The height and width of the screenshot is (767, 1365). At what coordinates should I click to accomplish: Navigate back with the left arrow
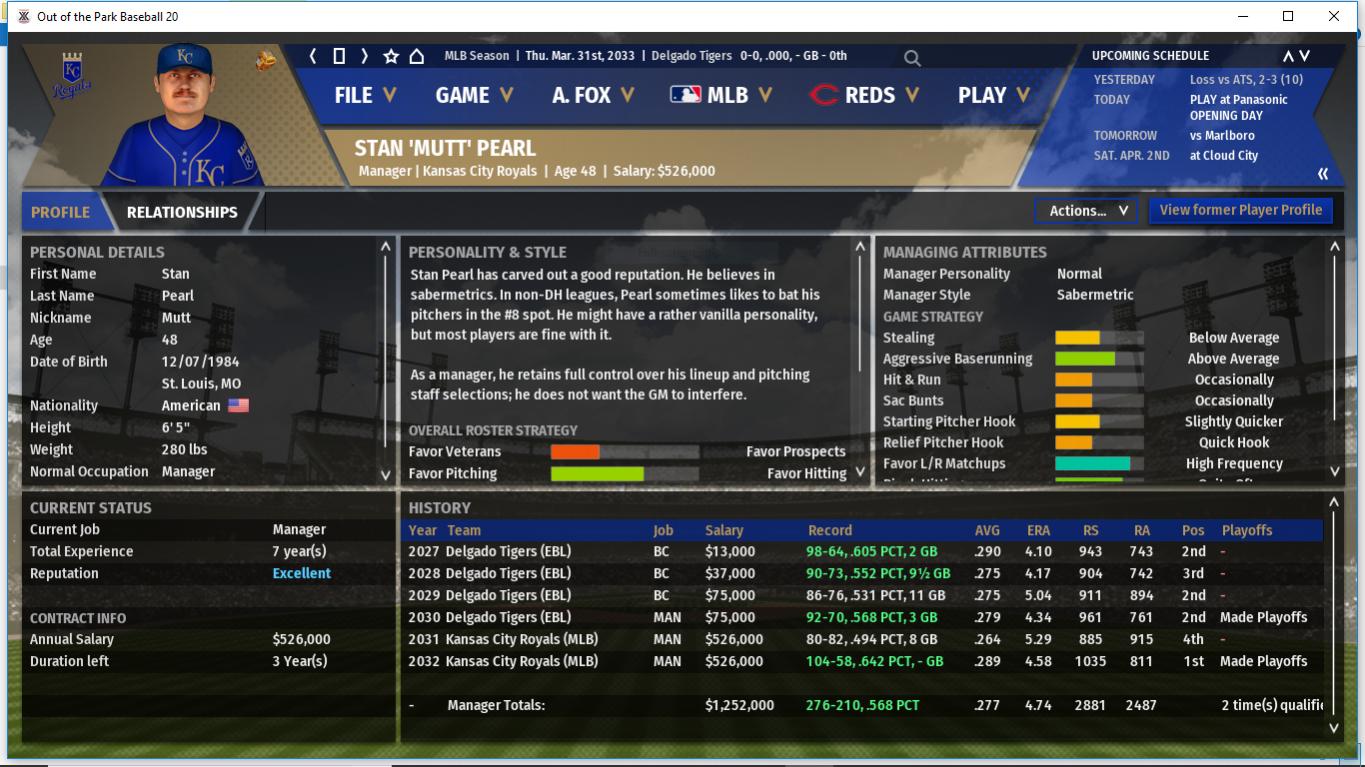tap(313, 56)
